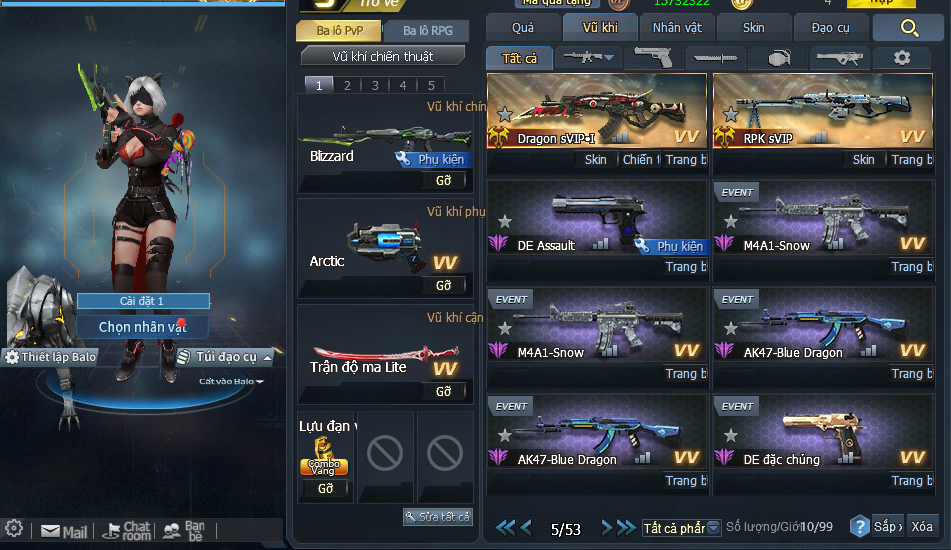Switch to the Đạo cụ tab
The height and width of the screenshot is (550, 951).
click(x=830, y=28)
